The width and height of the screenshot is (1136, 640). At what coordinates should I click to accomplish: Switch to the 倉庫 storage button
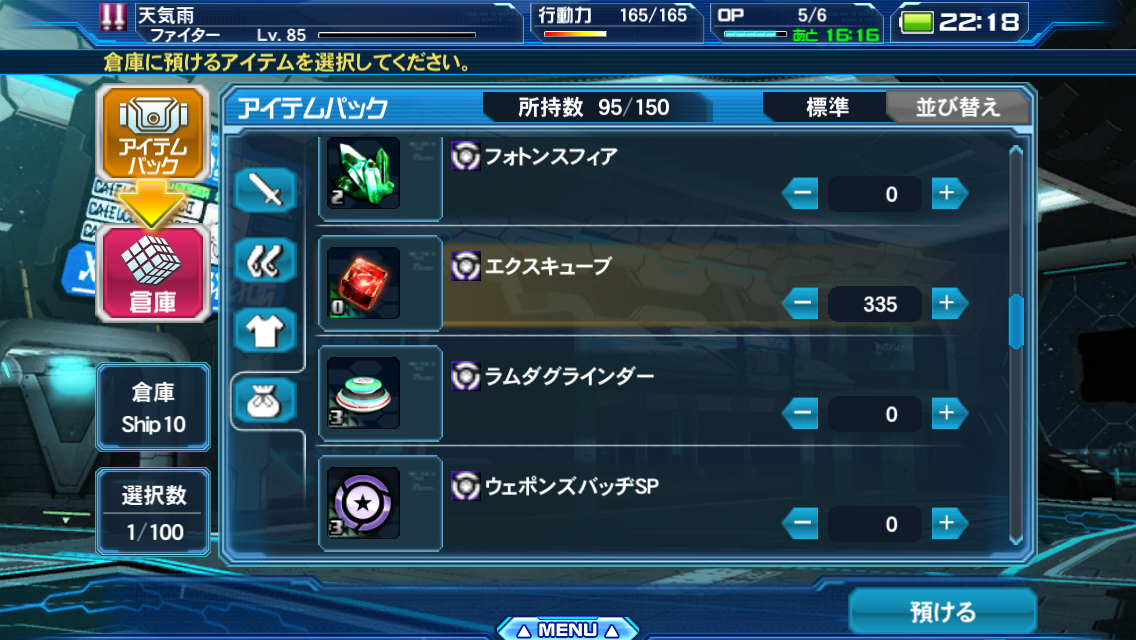pos(152,273)
